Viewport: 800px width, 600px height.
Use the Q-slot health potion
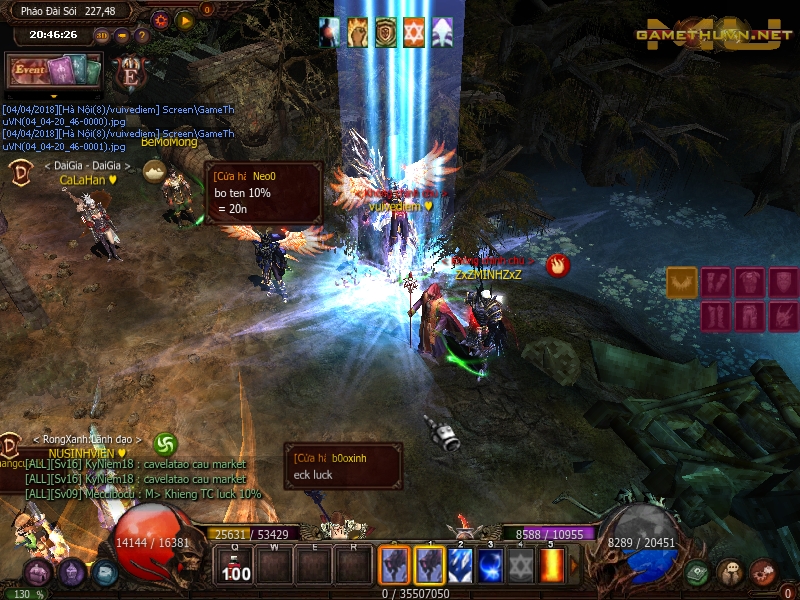tap(236, 566)
